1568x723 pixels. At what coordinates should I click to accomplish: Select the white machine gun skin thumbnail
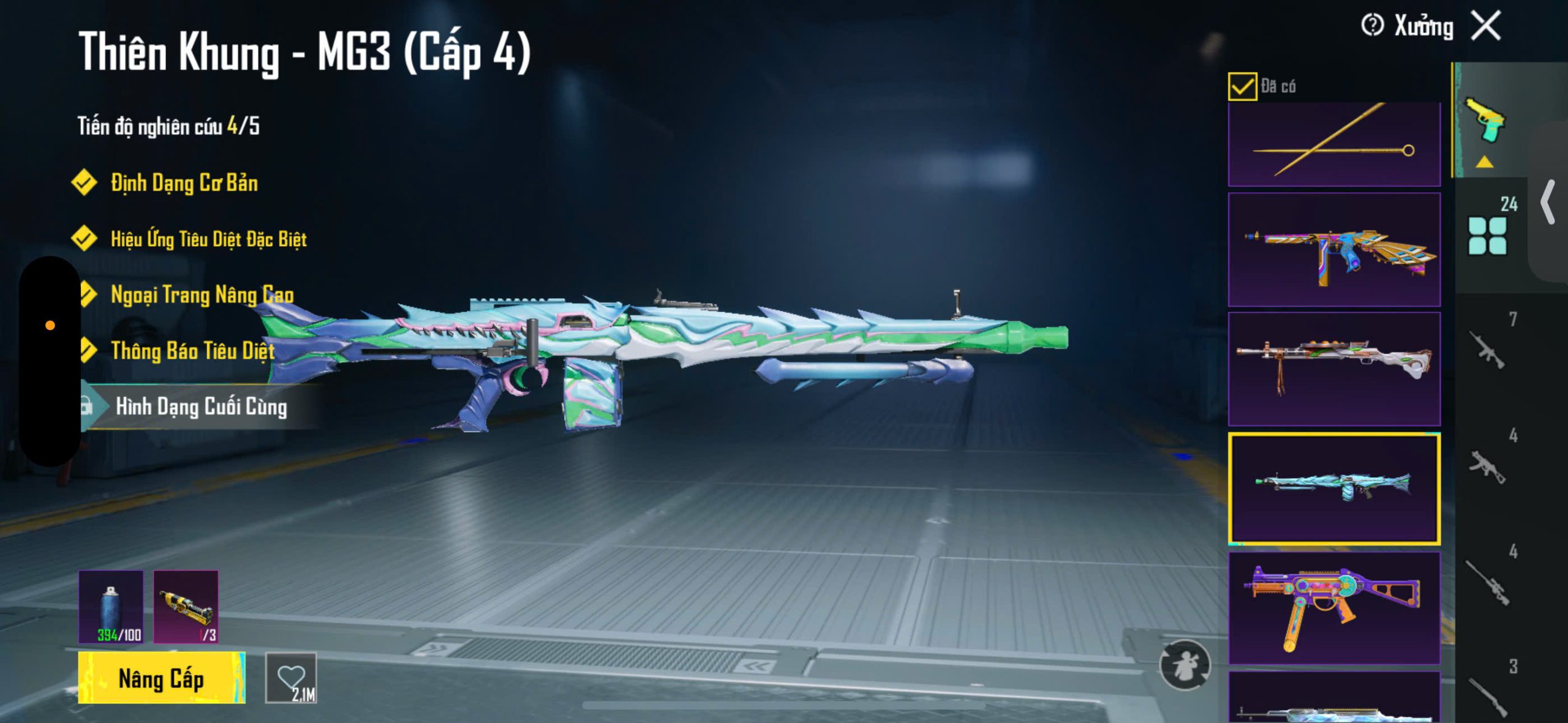pos(1334,369)
